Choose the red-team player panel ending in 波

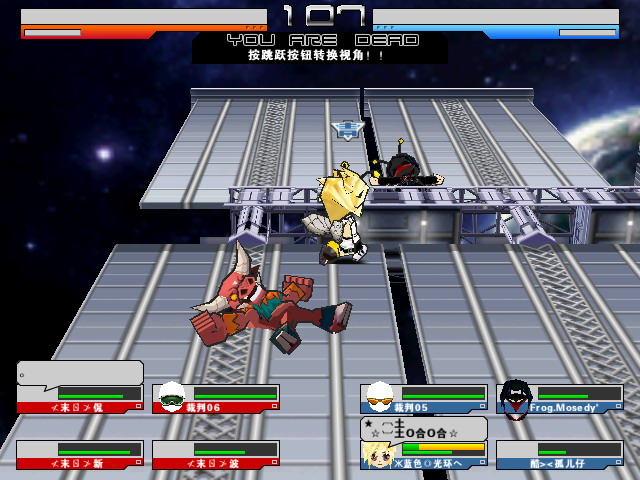pyautogui.click(x=216, y=455)
